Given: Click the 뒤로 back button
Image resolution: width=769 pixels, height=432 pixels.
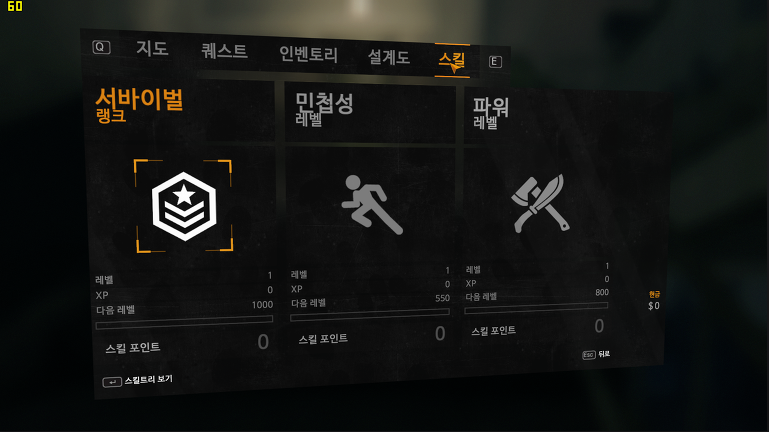Looking at the screenshot, I should (x=597, y=354).
